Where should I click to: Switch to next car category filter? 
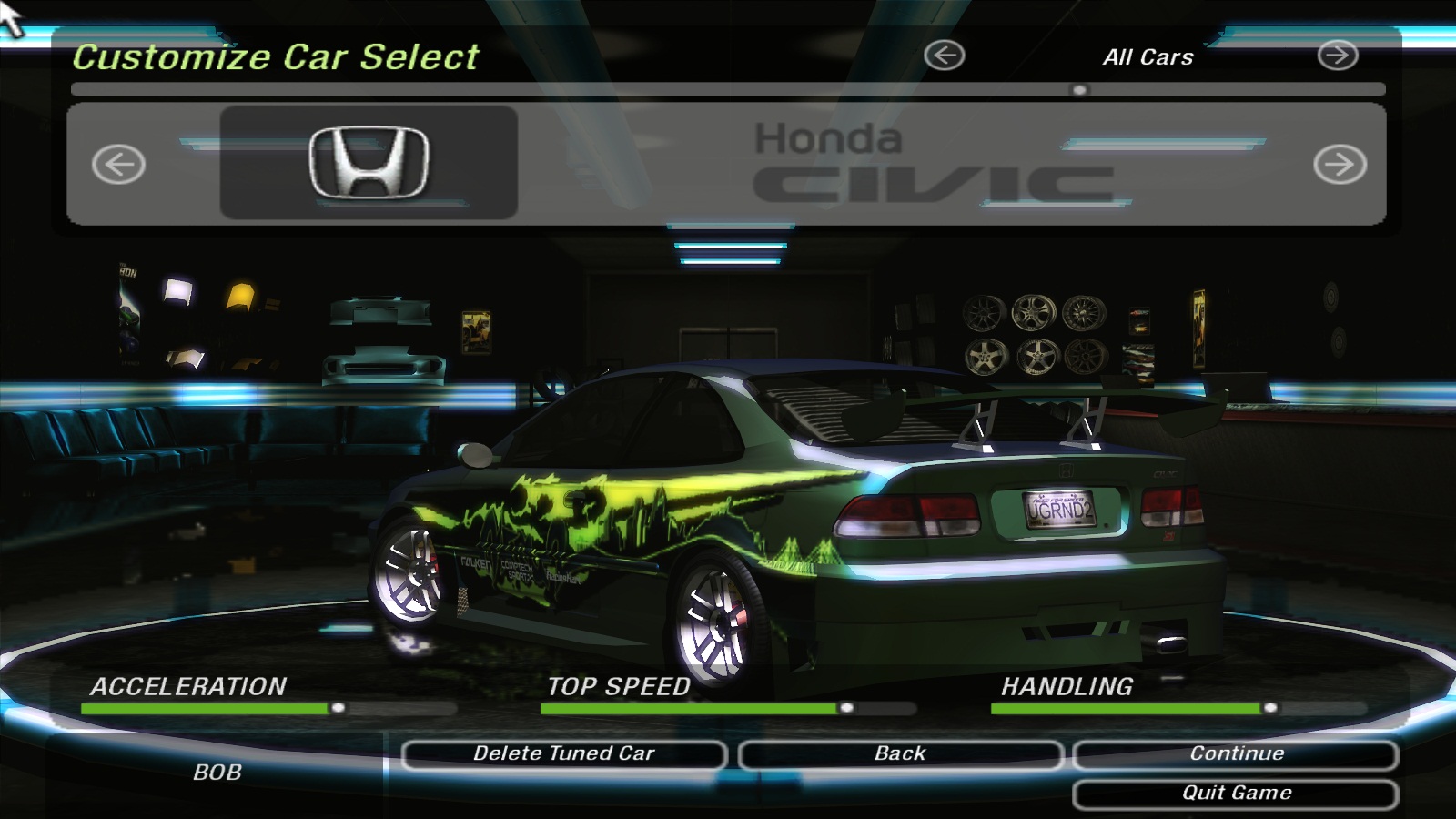coord(1338,56)
